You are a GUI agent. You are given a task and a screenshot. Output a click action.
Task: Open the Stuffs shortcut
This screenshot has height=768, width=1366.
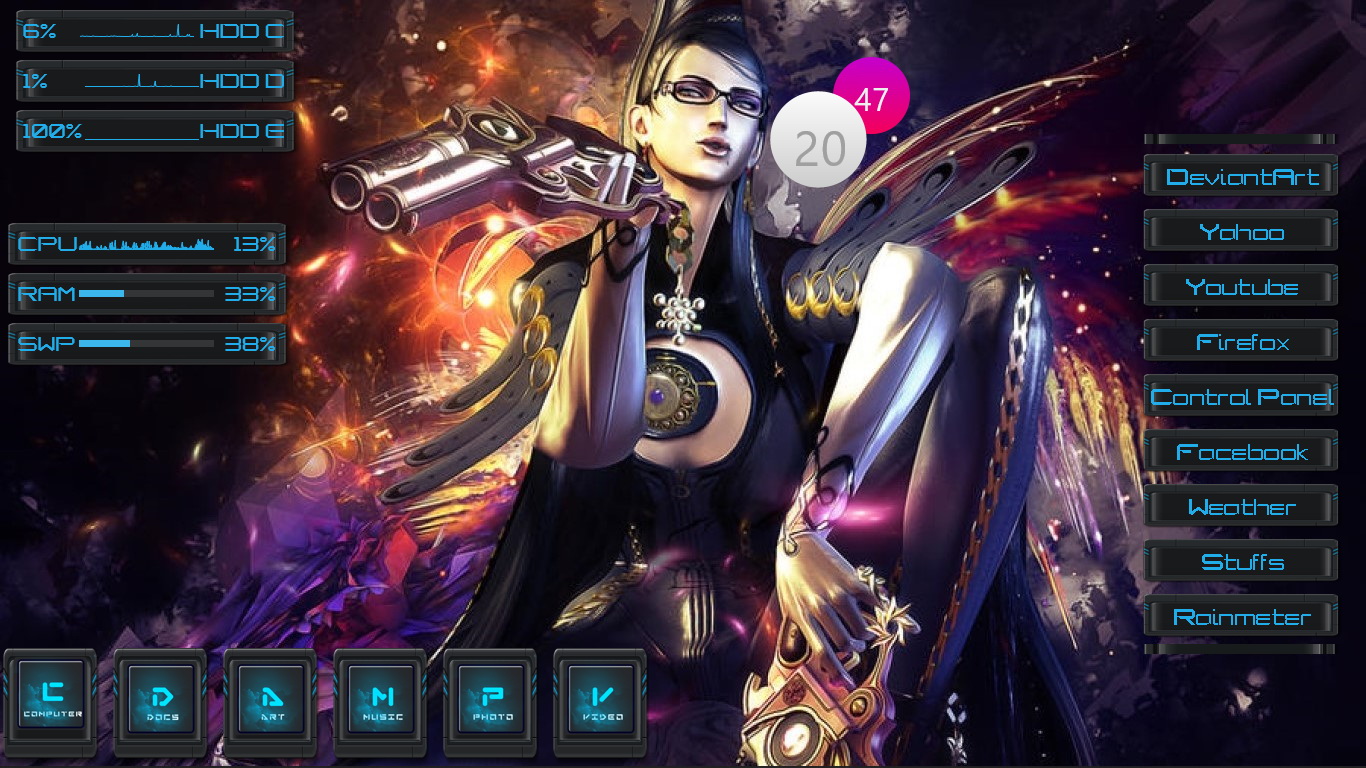point(1240,561)
